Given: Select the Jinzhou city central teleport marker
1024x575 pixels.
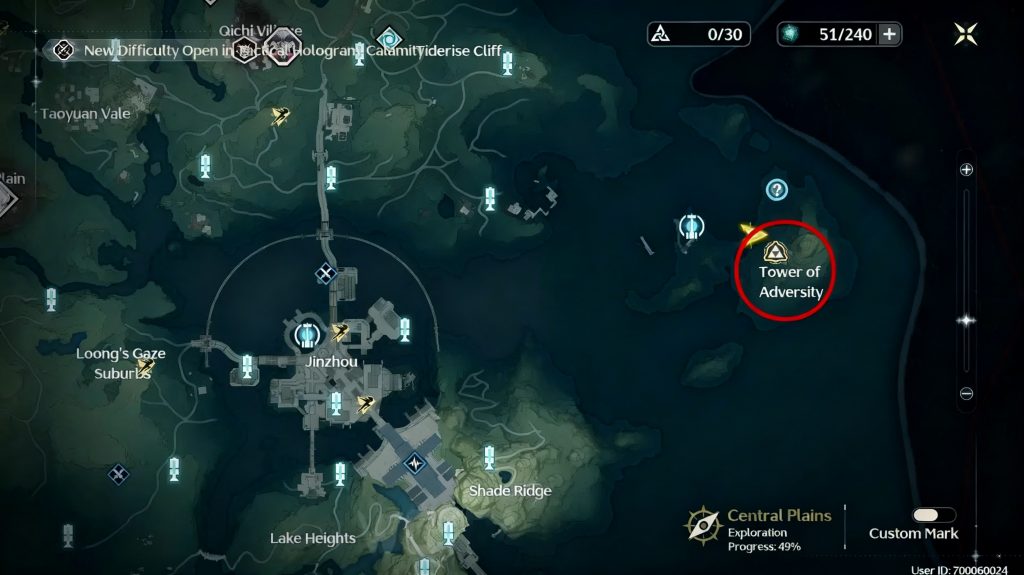Looking at the screenshot, I should 307,333.
